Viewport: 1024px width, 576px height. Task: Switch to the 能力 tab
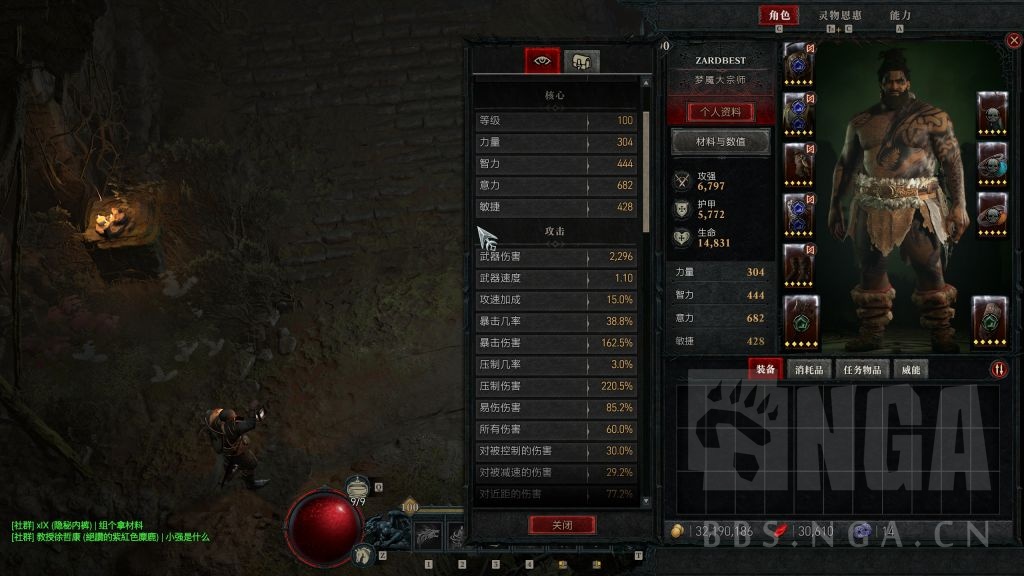[900, 16]
